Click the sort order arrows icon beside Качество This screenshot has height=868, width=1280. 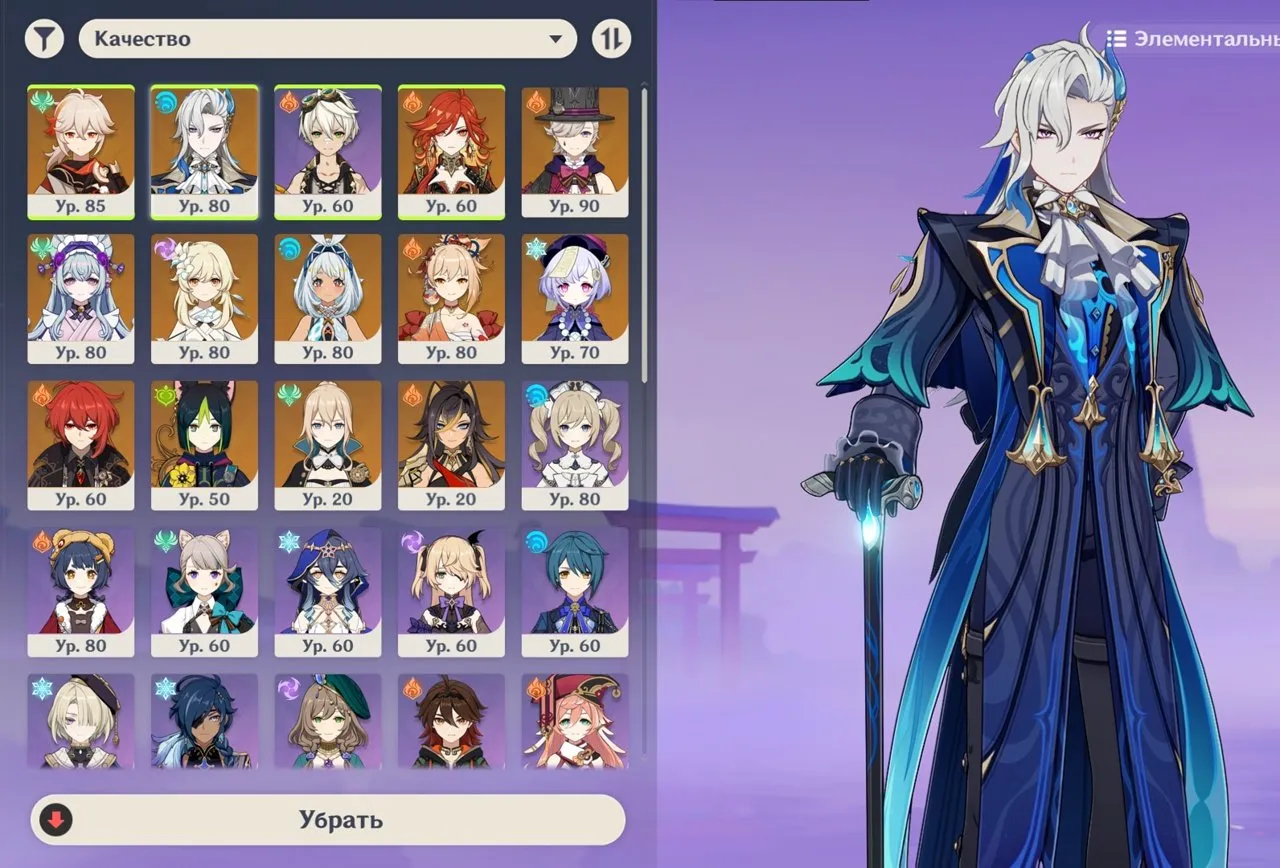tap(612, 38)
